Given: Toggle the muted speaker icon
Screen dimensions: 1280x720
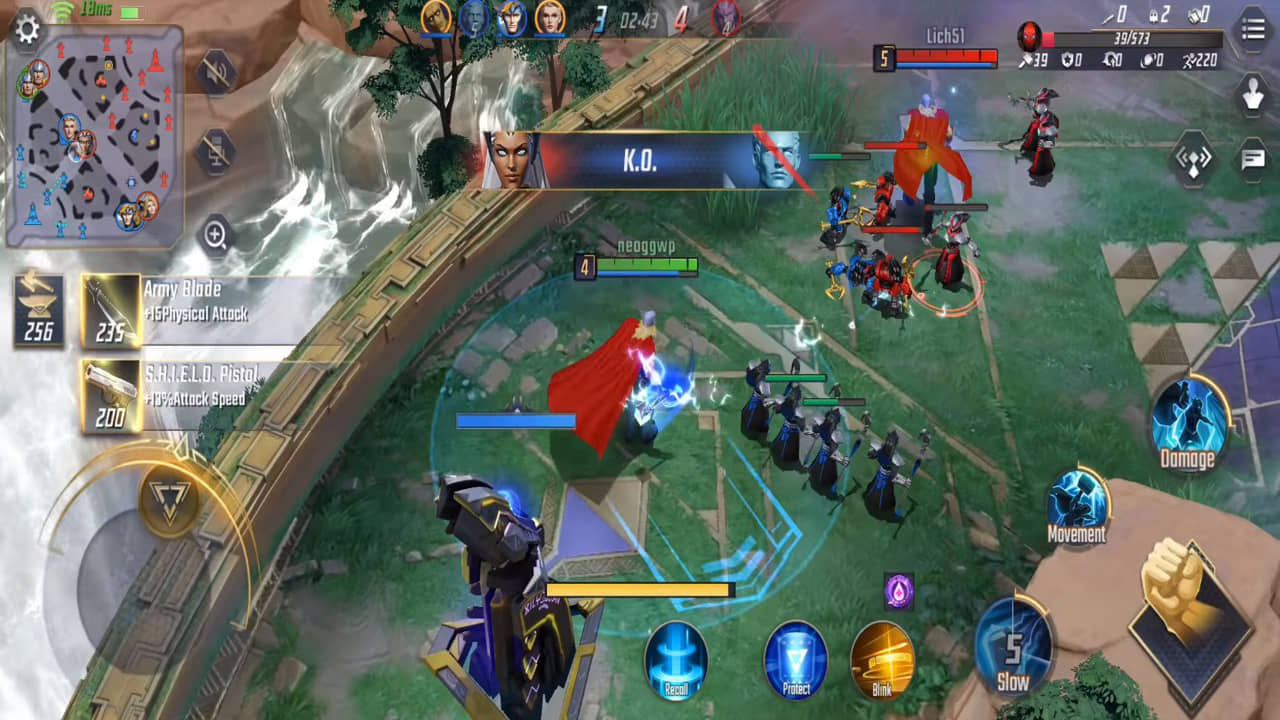Looking at the screenshot, I should click(216, 72).
